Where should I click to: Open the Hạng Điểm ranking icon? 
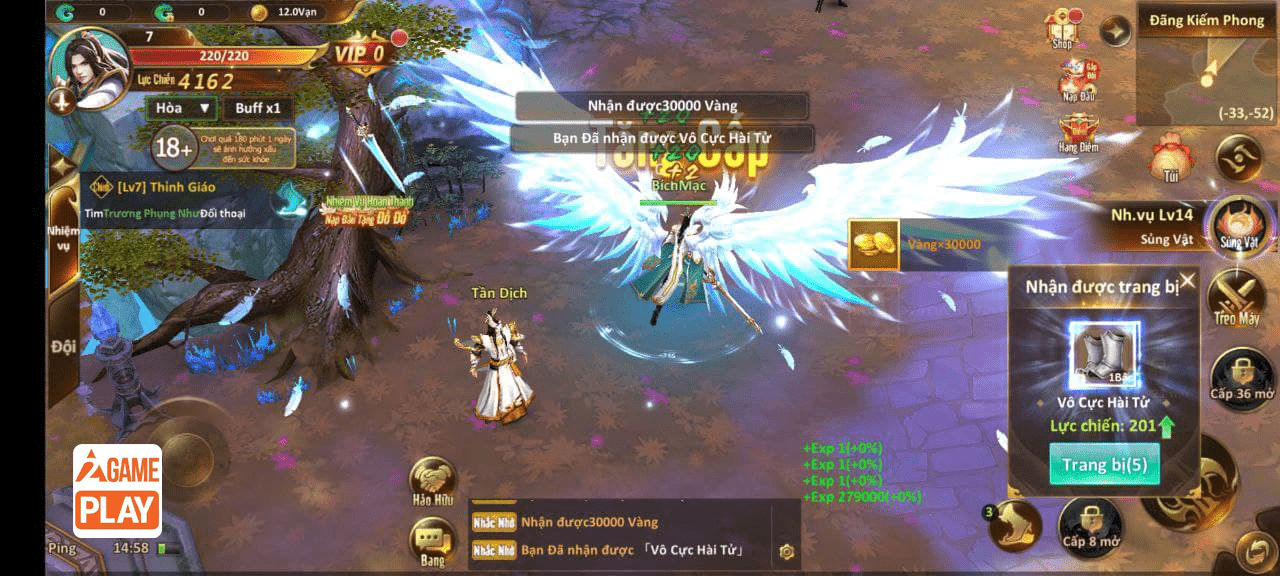pyautogui.click(x=1077, y=131)
